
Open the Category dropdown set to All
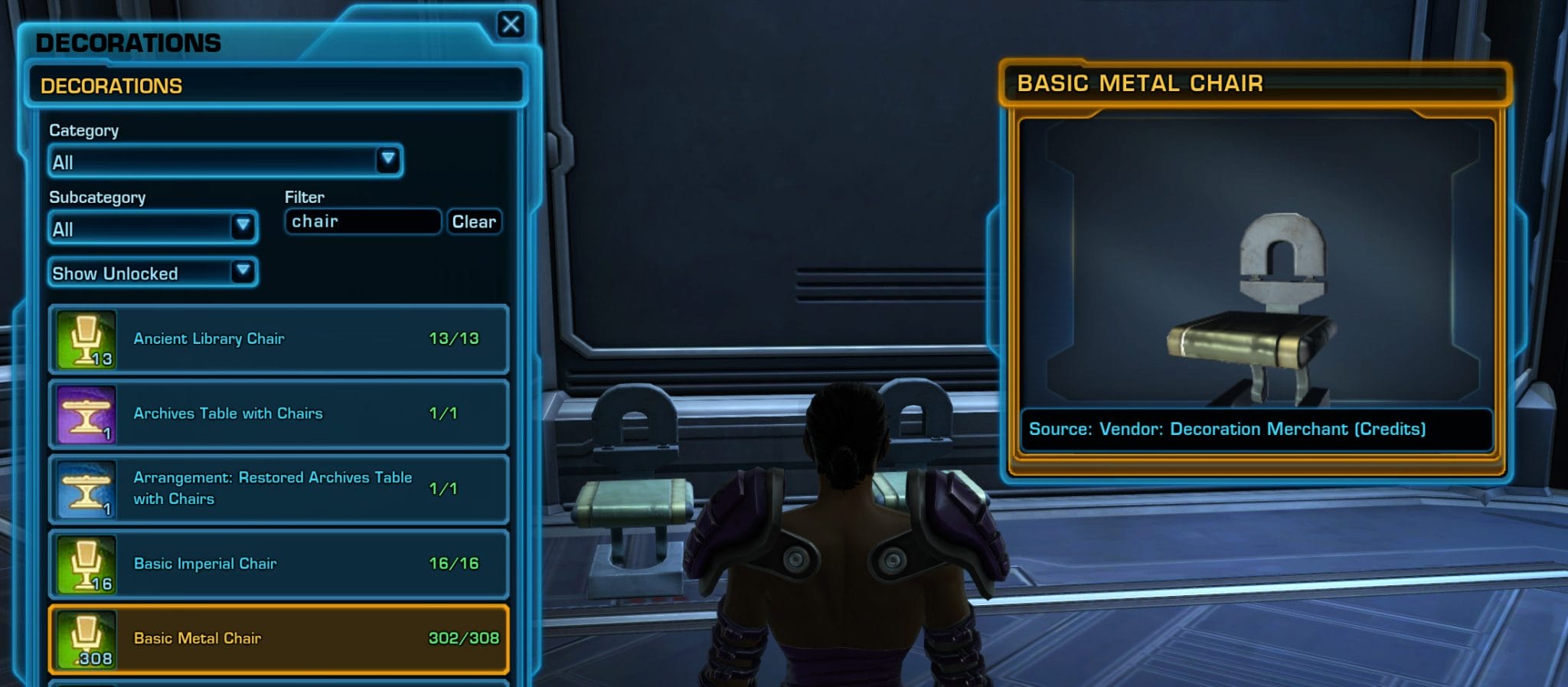224,162
